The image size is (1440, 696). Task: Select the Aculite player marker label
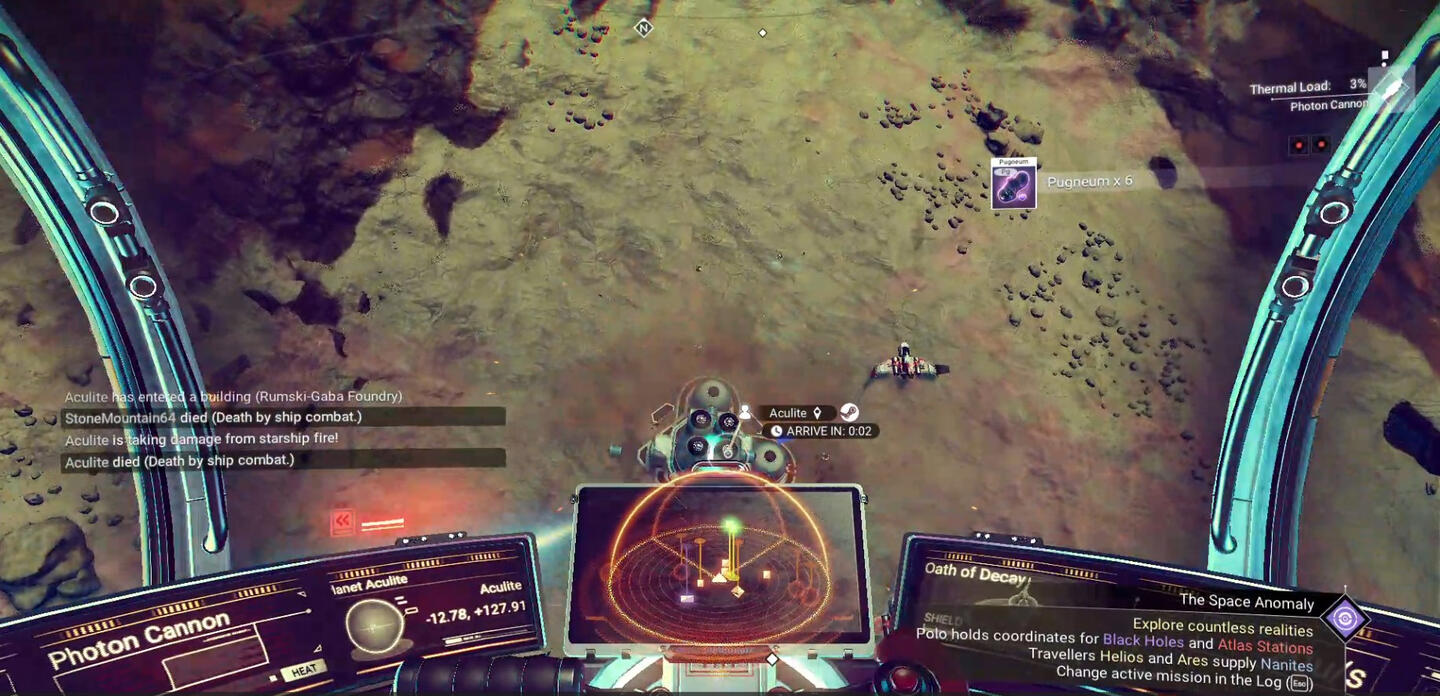point(788,413)
